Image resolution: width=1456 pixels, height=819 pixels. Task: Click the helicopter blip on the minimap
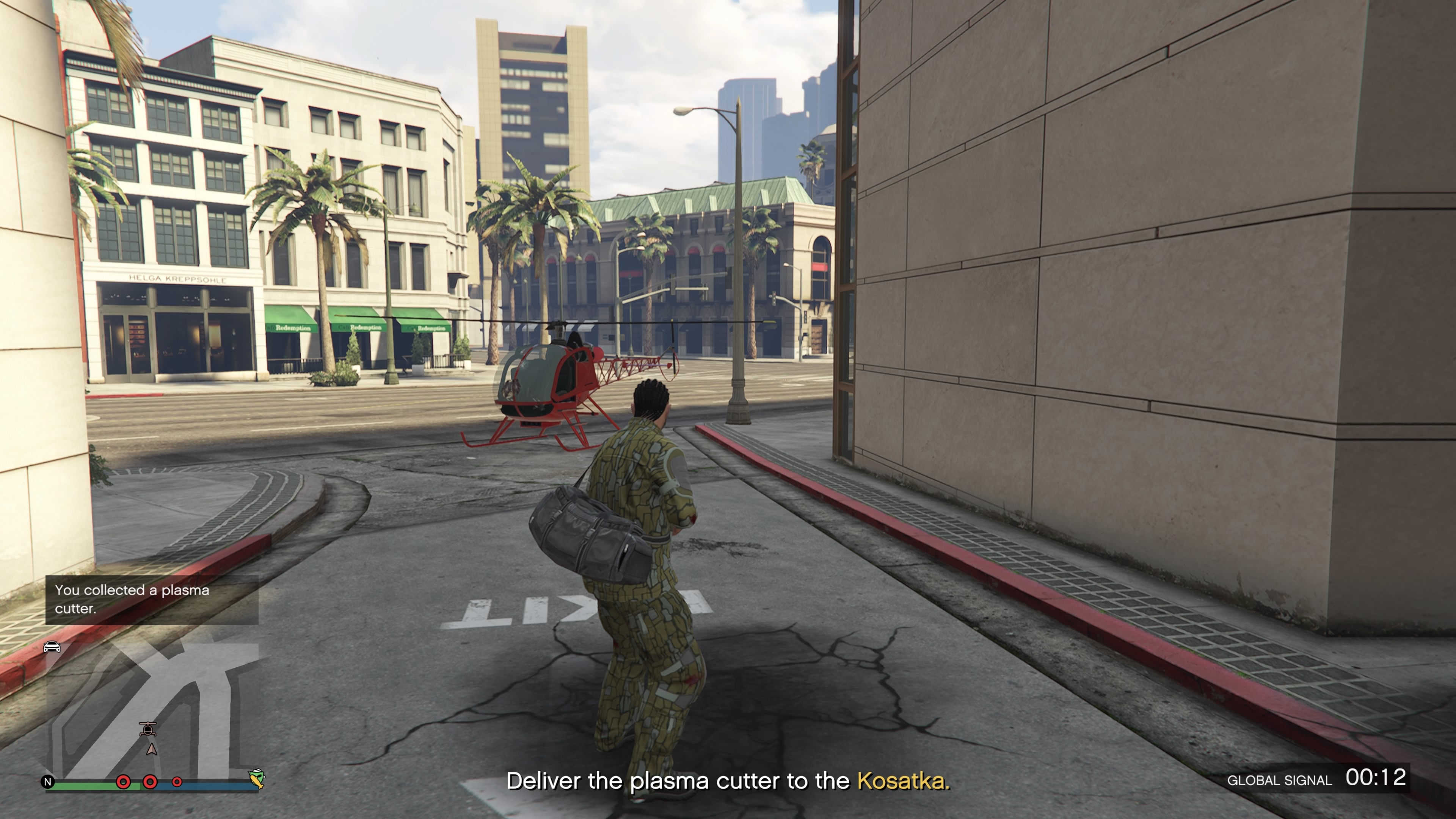point(147,728)
